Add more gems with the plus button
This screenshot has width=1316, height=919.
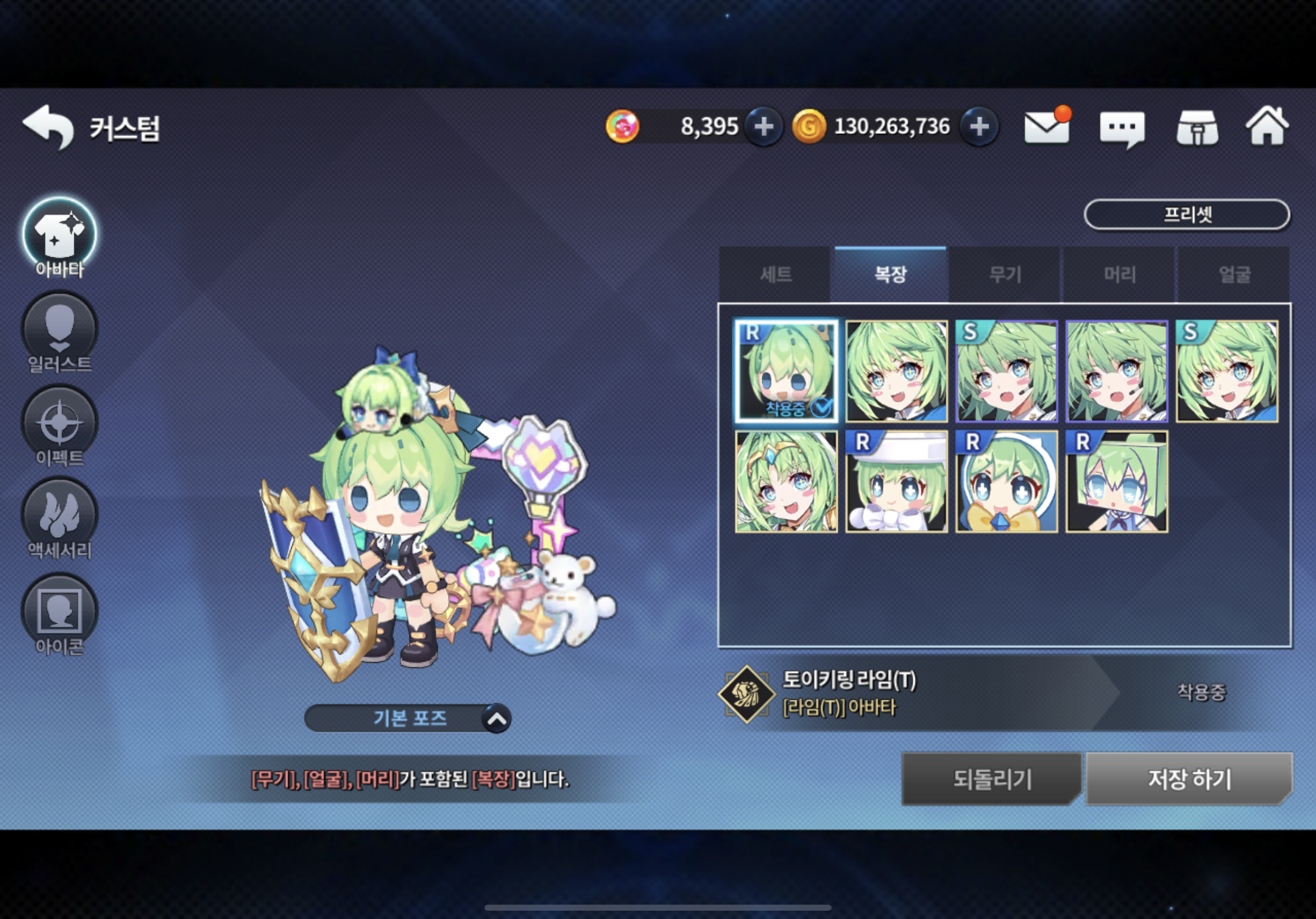pyautogui.click(x=763, y=127)
